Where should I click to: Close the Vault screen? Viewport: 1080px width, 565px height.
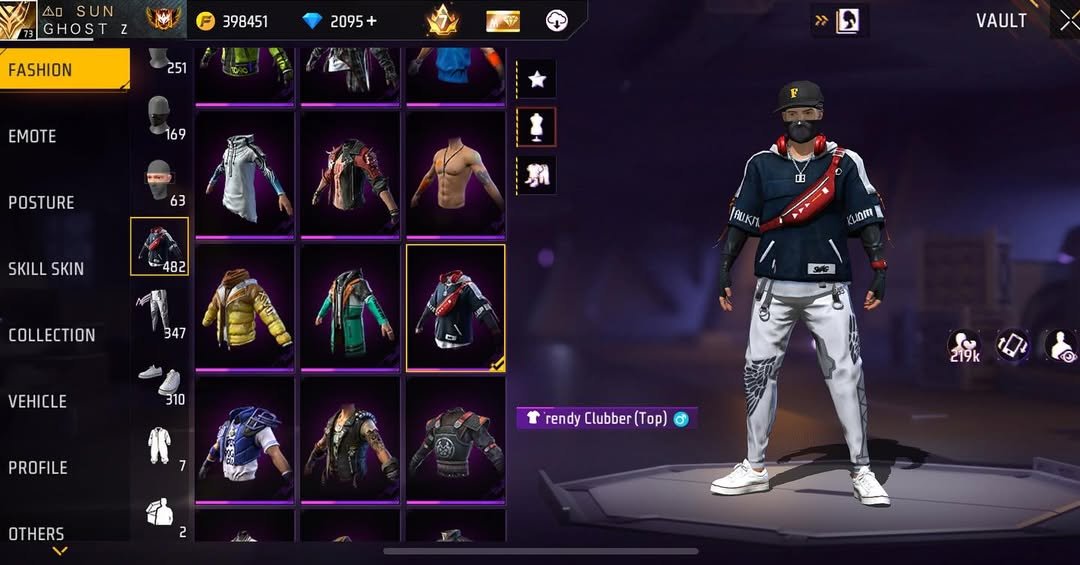(1068, 21)
